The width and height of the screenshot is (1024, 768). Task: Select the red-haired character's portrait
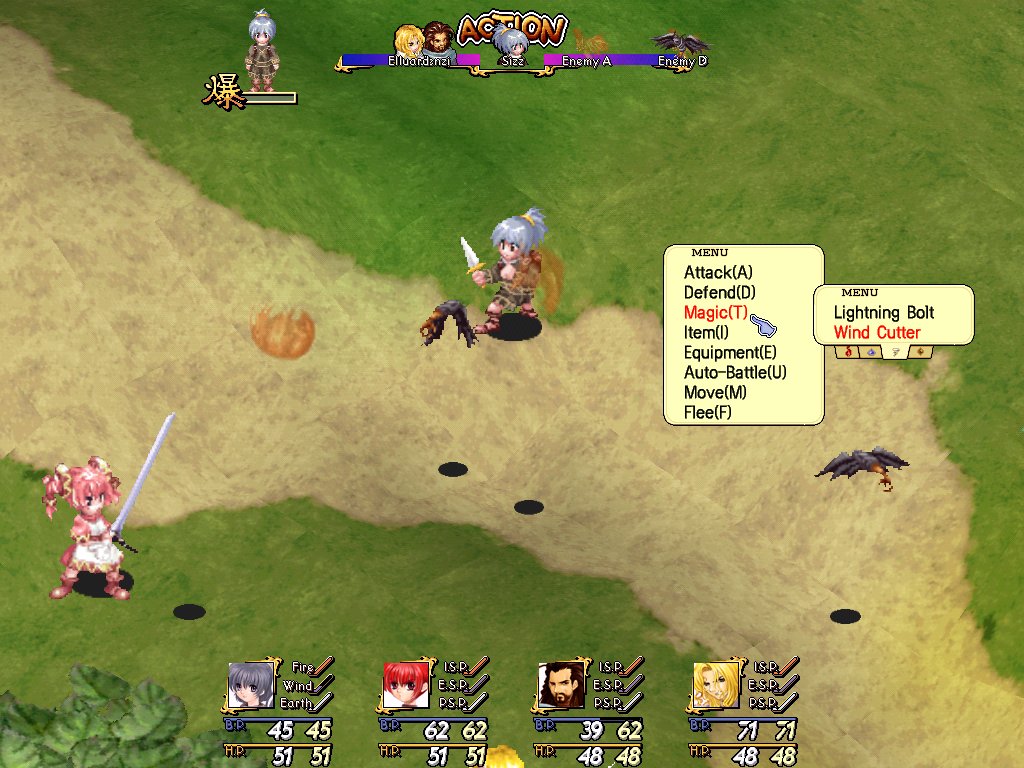406,685
